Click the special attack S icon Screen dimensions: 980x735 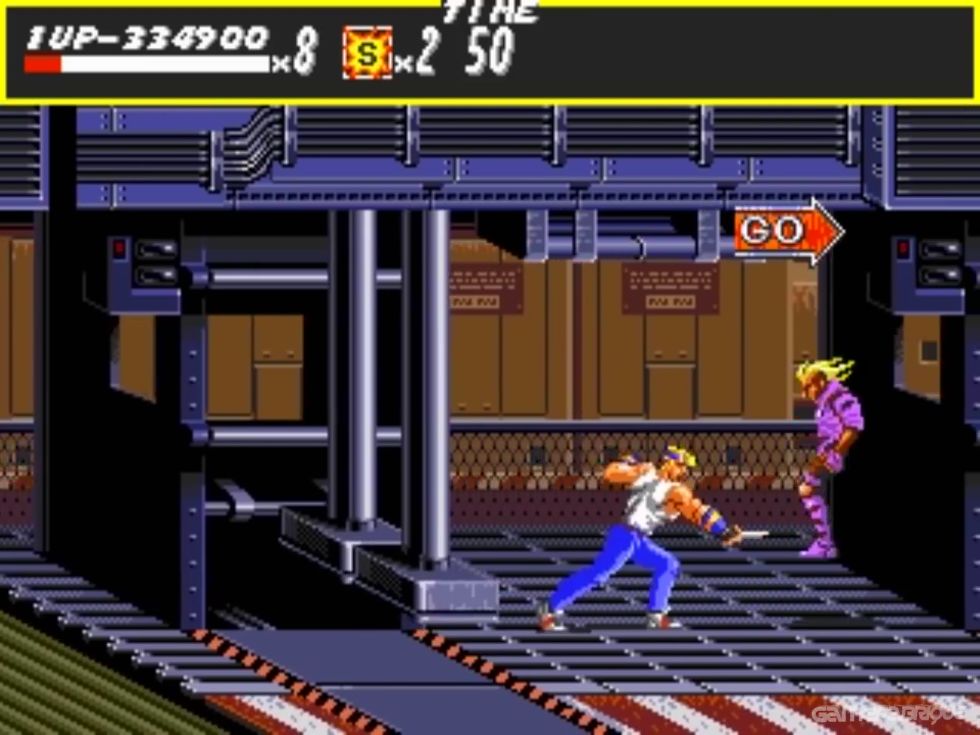tap(367, 54)
